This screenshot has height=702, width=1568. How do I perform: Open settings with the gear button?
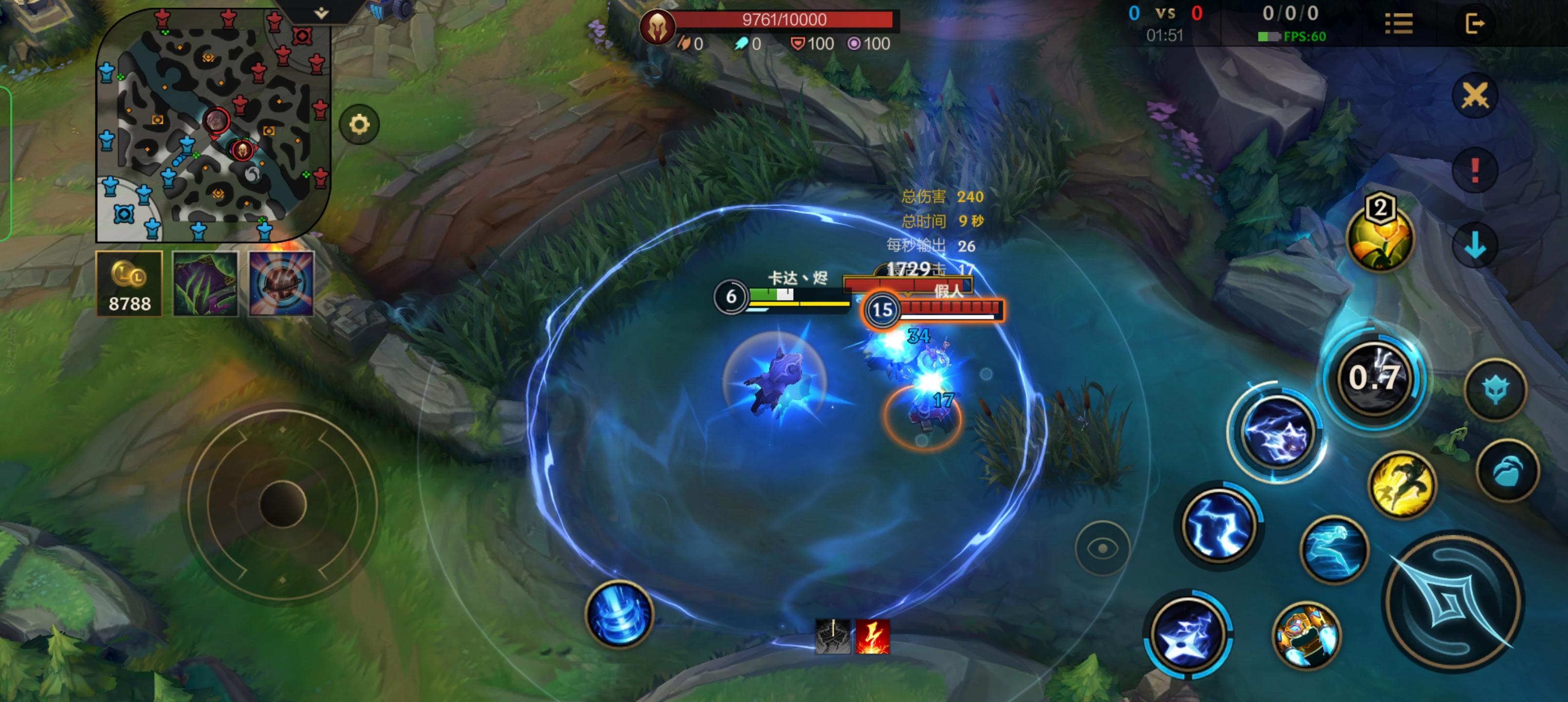click(x=359, y=125)
